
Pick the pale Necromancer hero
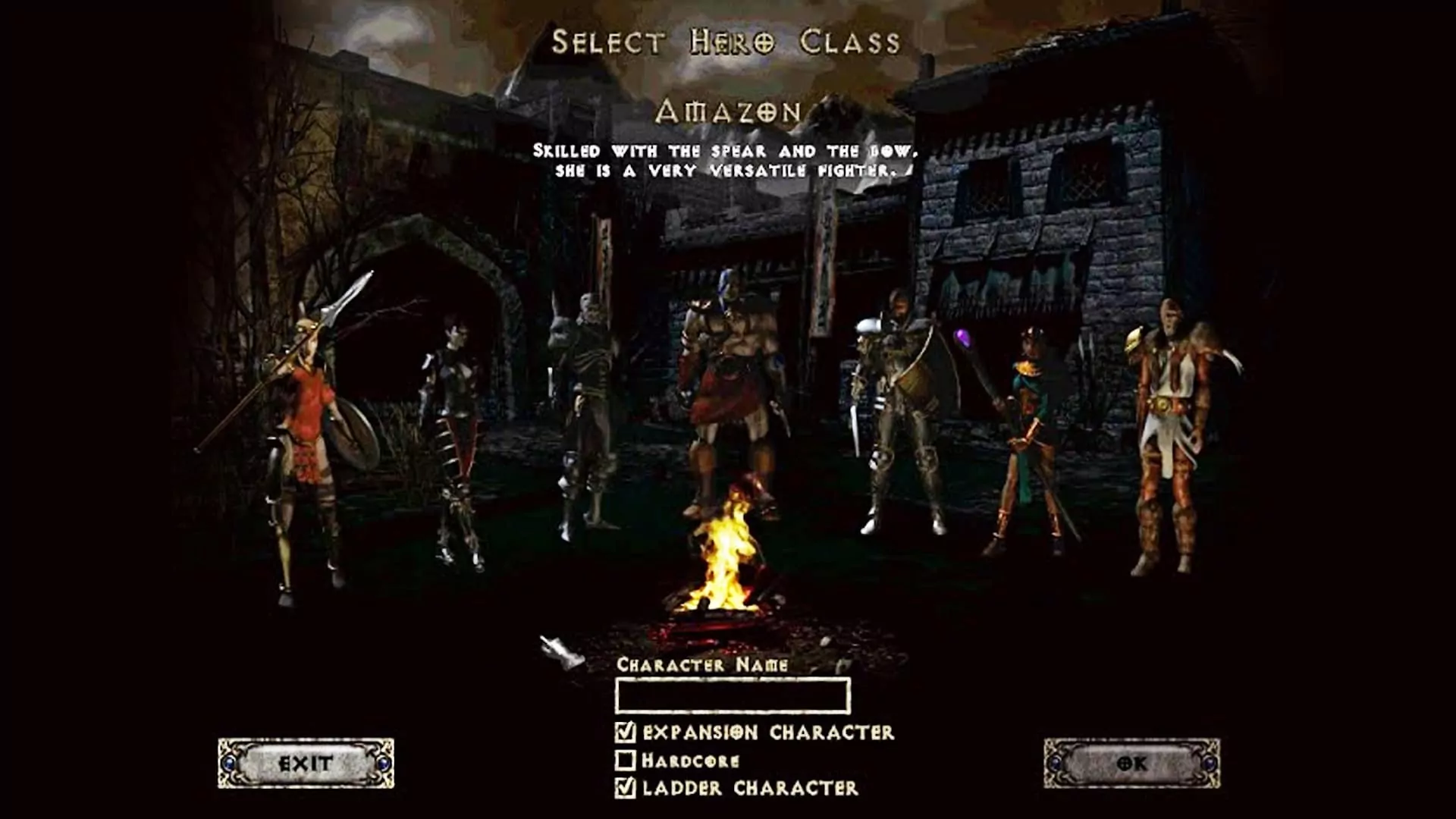584,409
